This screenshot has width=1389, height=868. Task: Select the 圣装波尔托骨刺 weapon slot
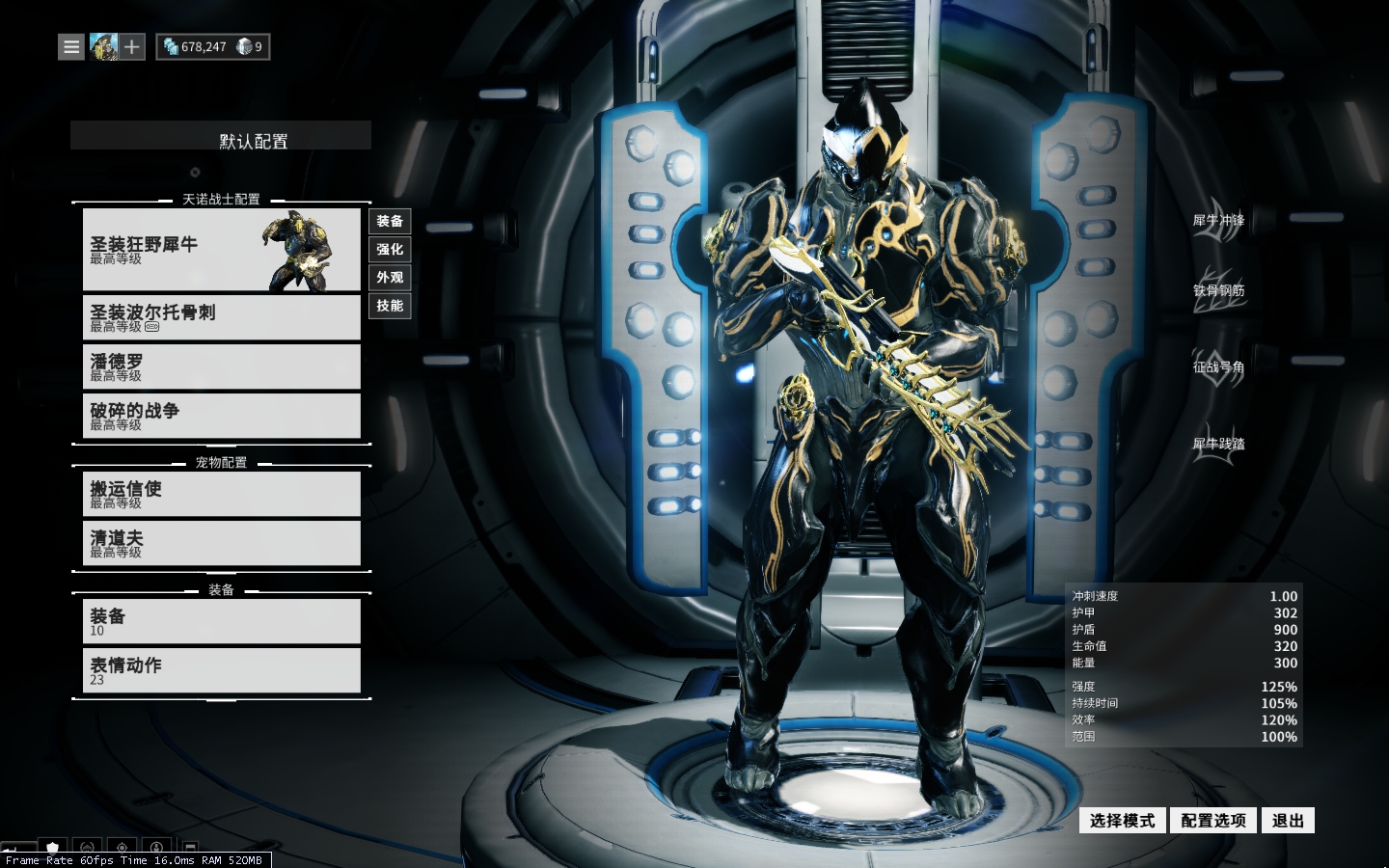[221, 317]
